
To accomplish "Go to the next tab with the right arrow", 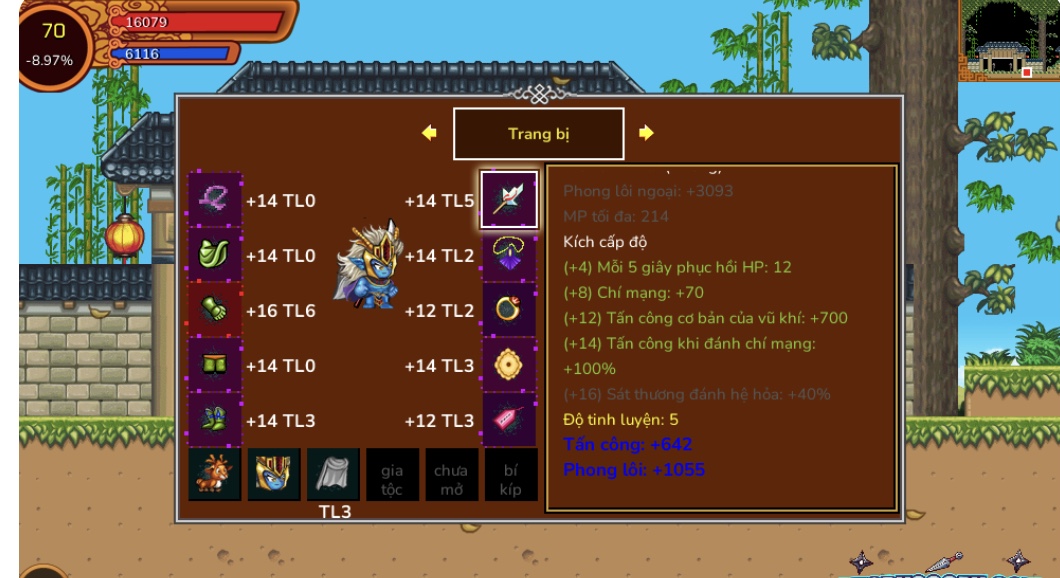I will pyautogui.click(x=646, y=133).
